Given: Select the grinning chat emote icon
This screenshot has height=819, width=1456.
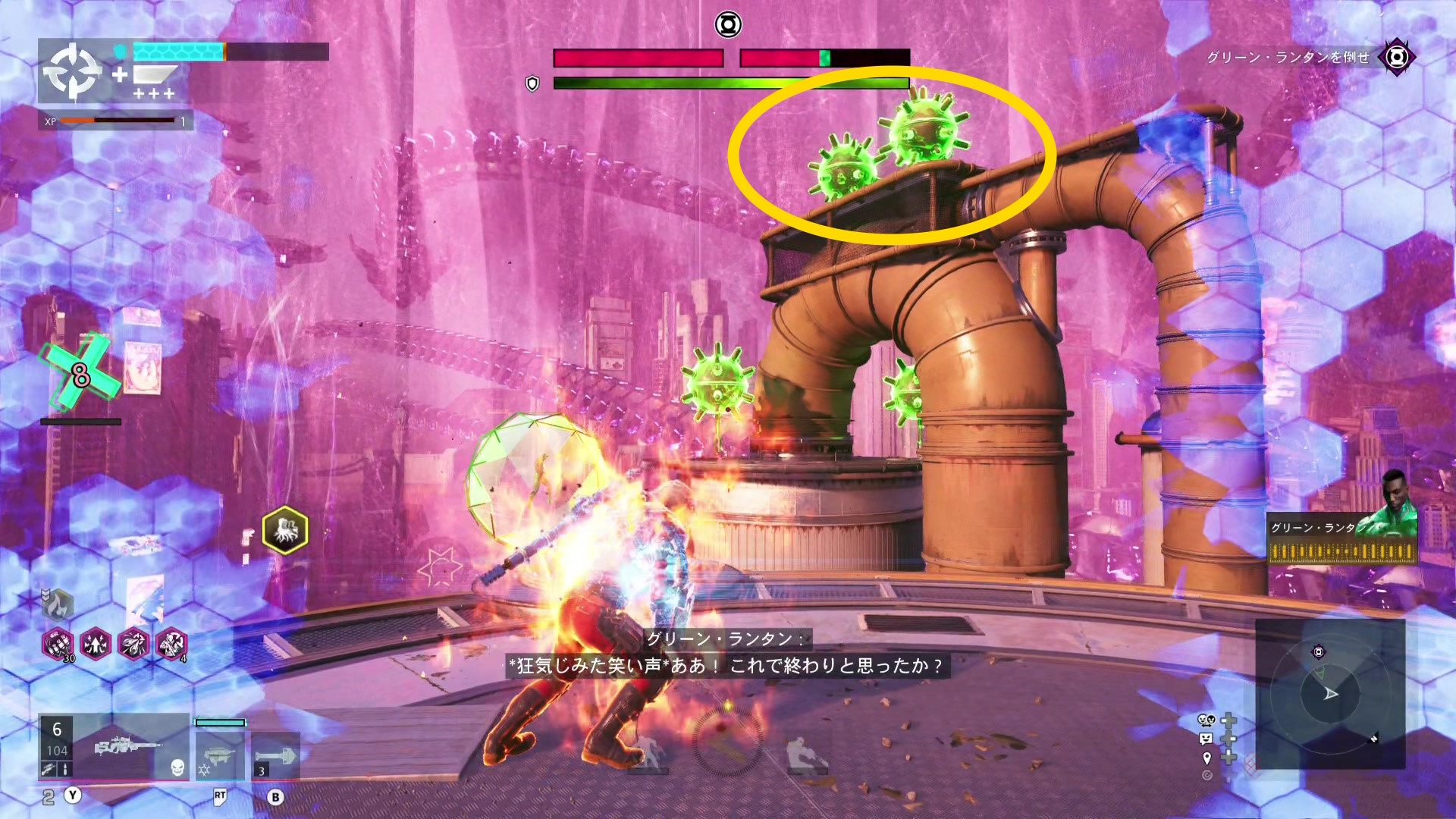Looking at the screenshot, I should tap(1206, 739).
